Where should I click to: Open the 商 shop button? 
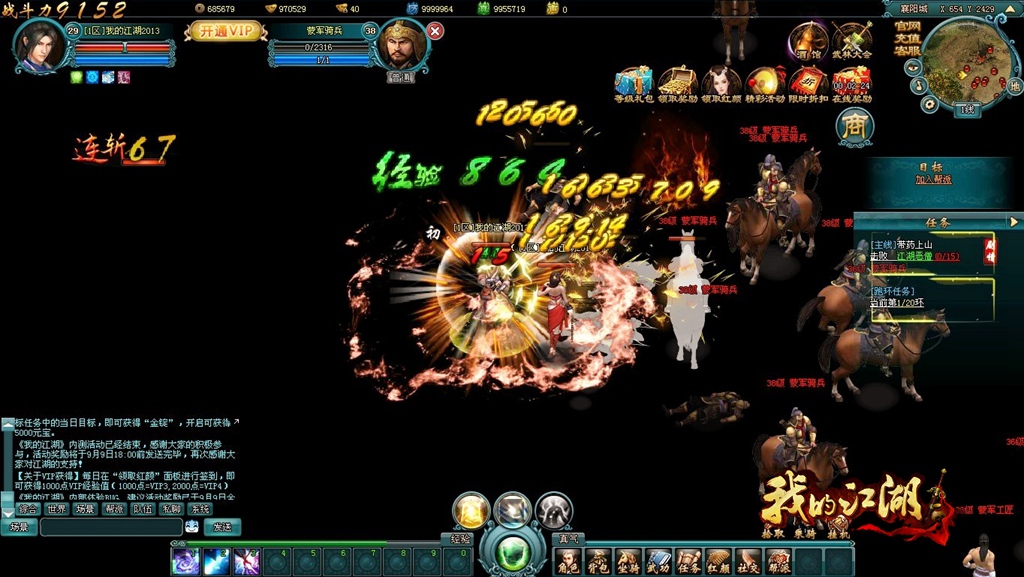pos(855,126)
